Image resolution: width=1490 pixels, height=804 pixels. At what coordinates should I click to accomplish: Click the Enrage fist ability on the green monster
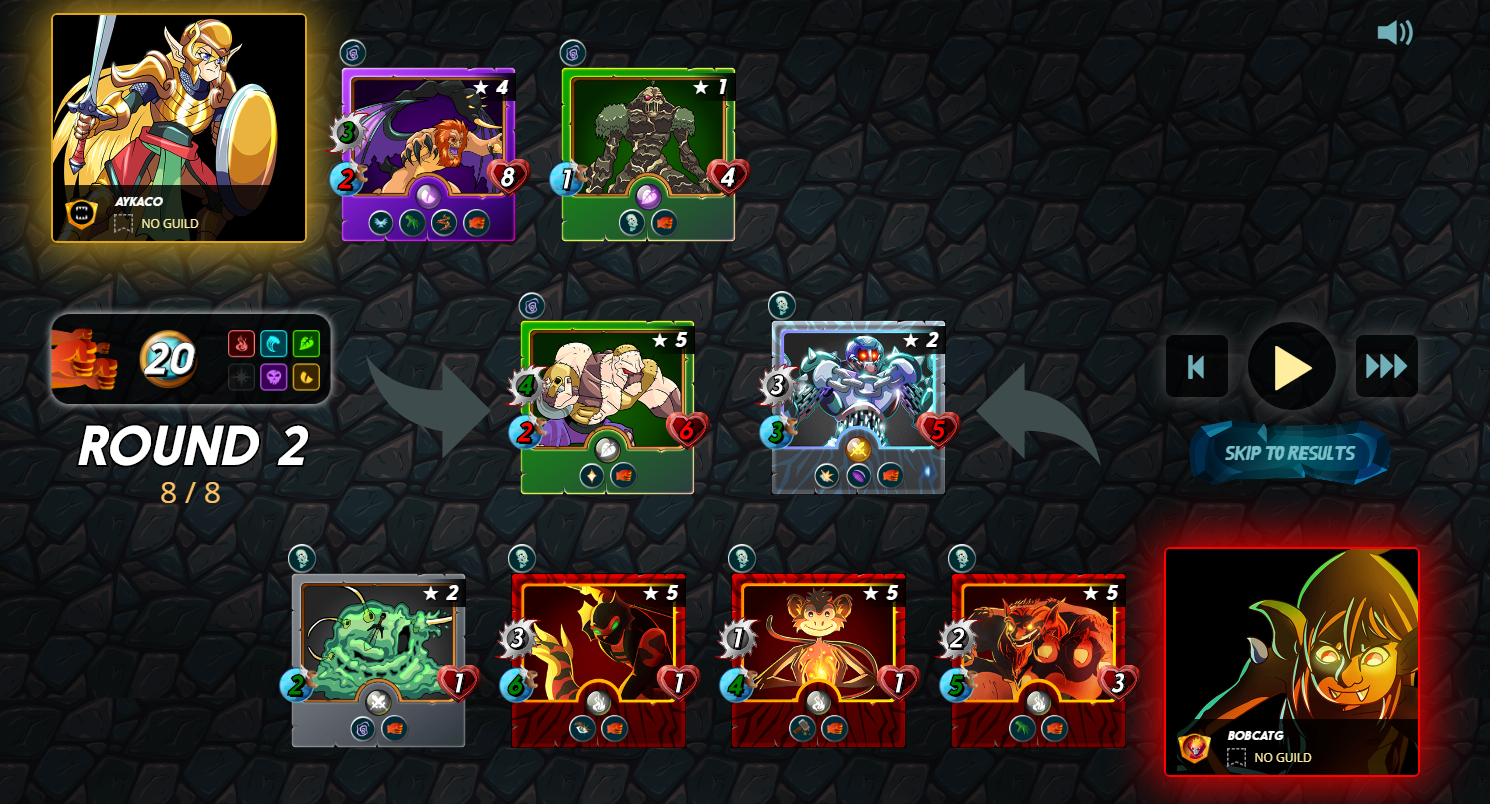pyautogui.click(x=623, y=475)
